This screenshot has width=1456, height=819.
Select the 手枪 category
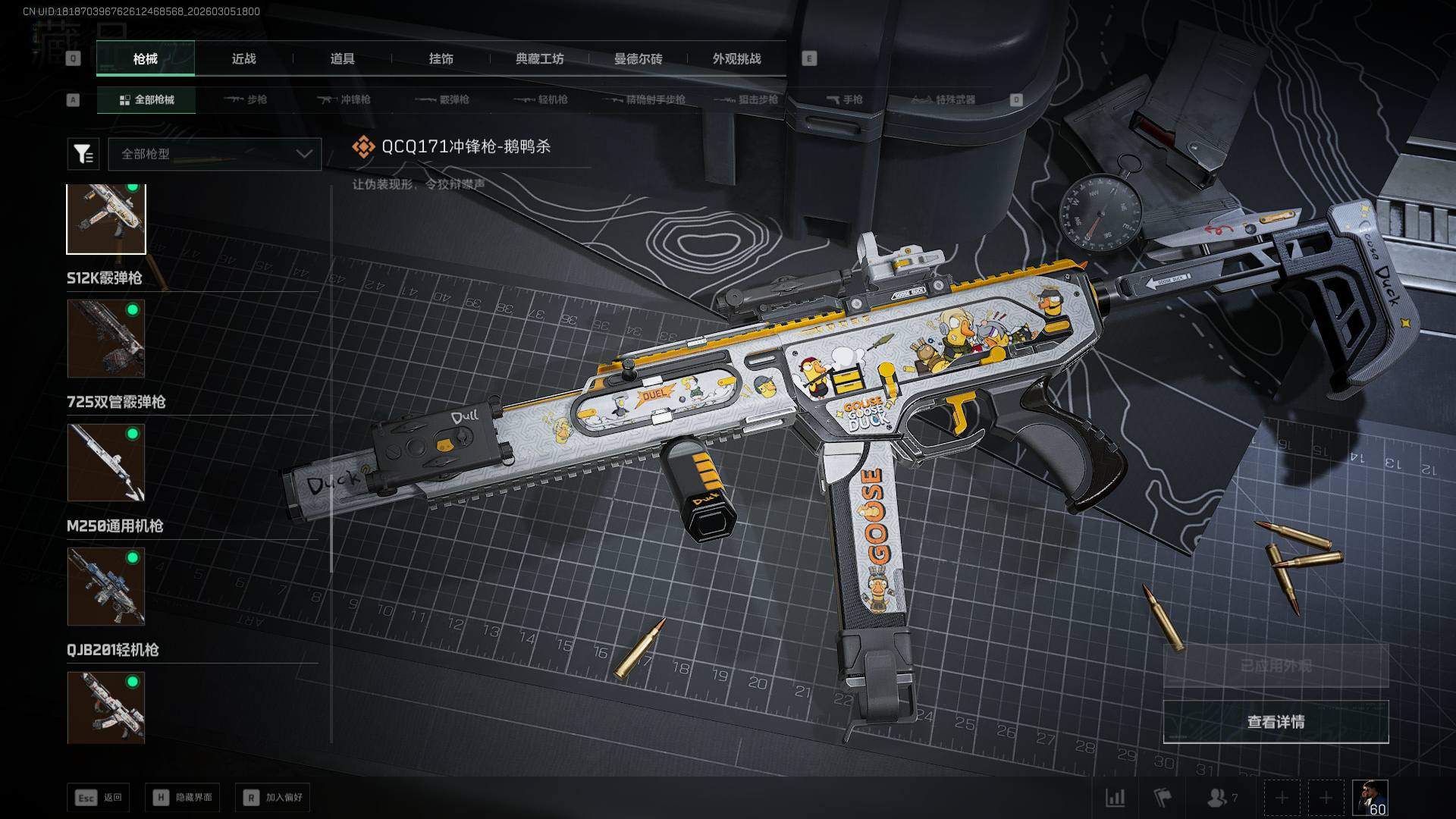coord(844,99)
